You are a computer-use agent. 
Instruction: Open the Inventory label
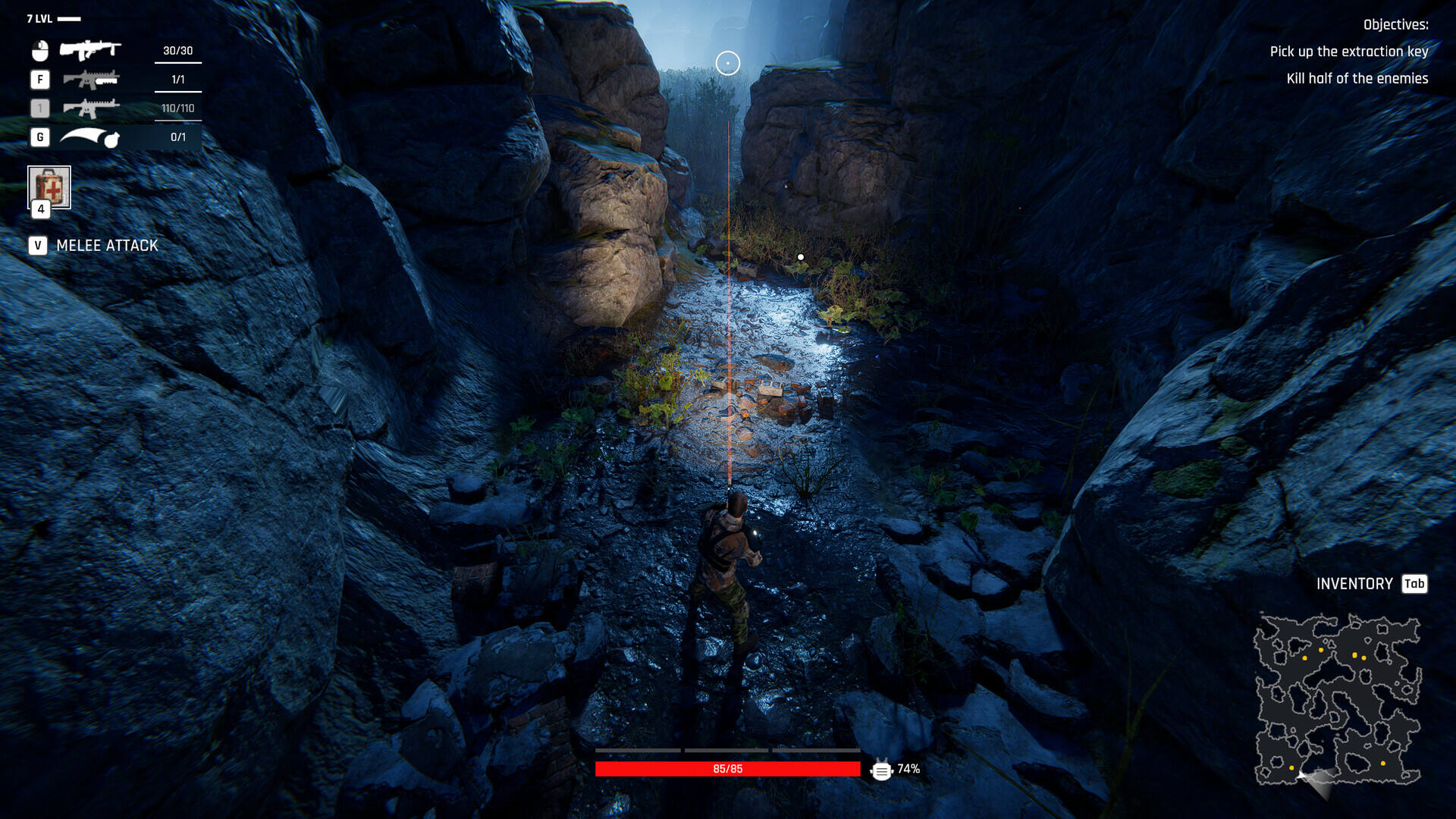coord(1354,584)
